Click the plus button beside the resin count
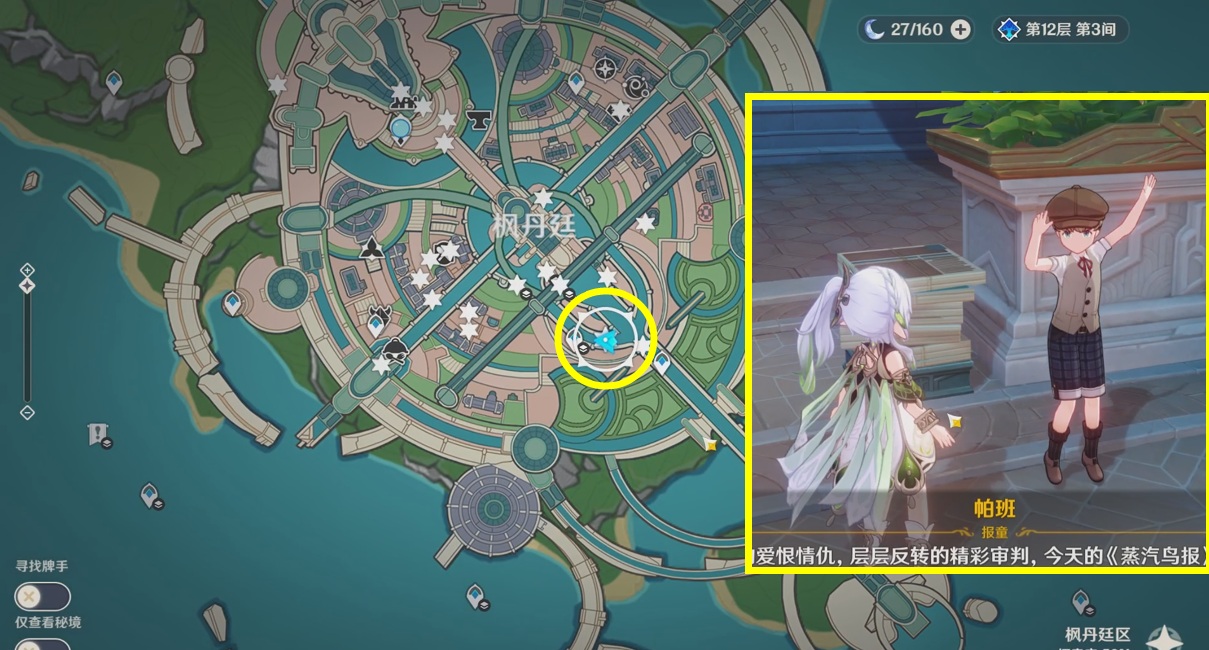Viewport: 1209px width, 650px height. 961,29
